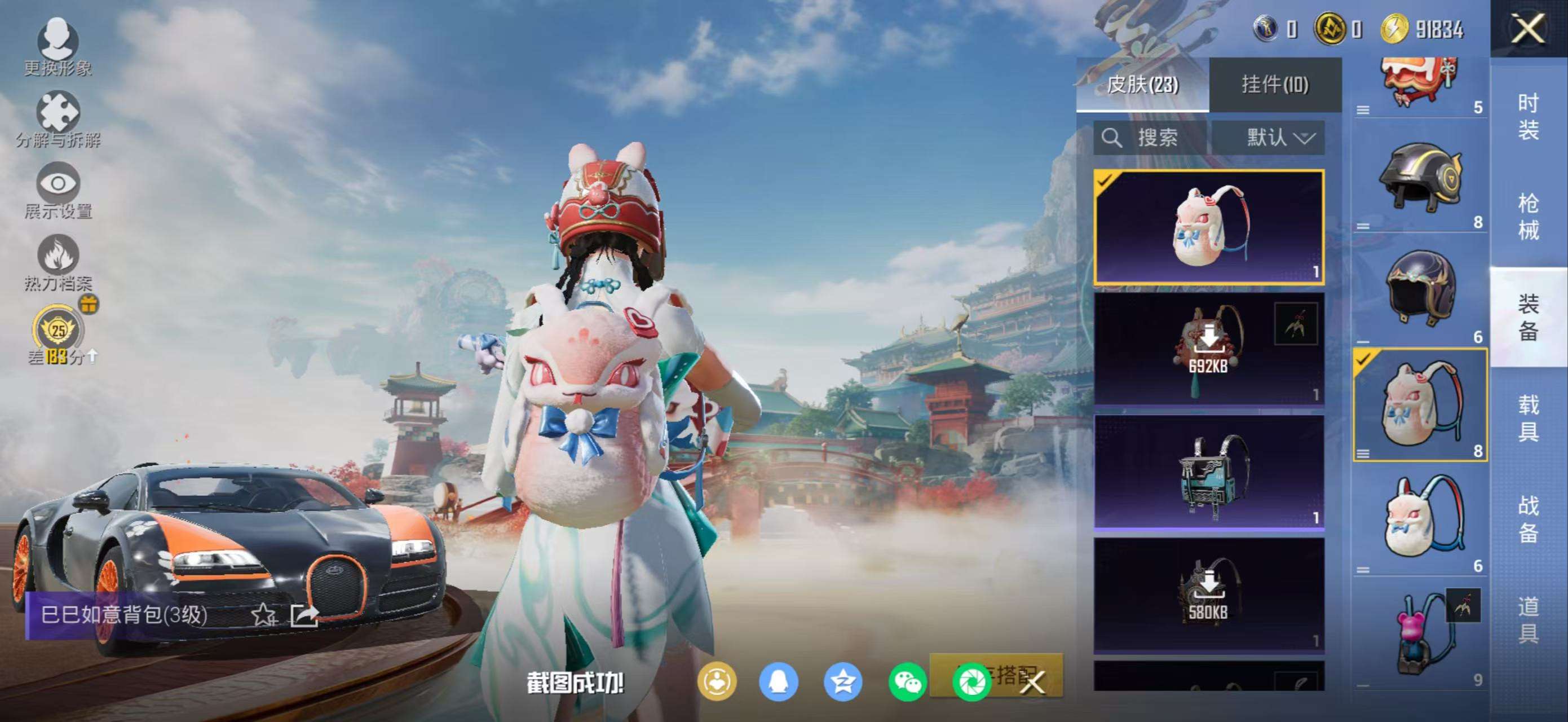Image resolution: width=1568 pixels, height=722 pixels.
Task: Switch to the 挂件(10) pendants tab
Action: 1275,85
